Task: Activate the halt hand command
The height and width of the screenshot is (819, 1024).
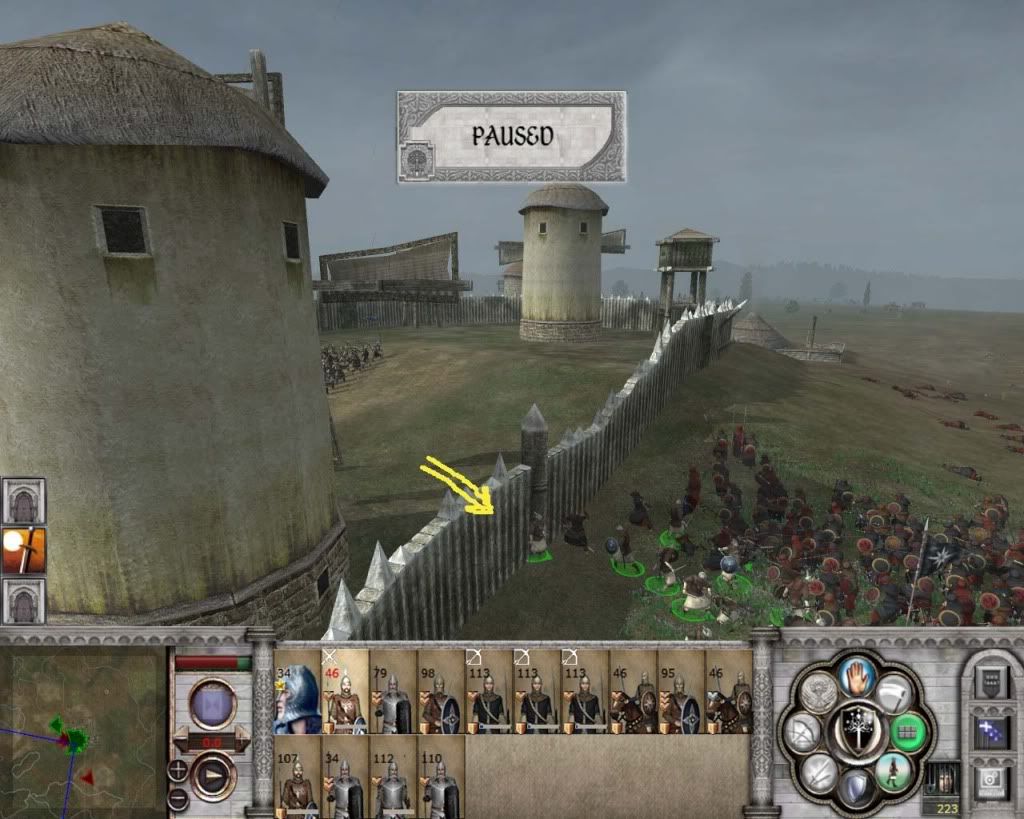Action: point(857,677)
